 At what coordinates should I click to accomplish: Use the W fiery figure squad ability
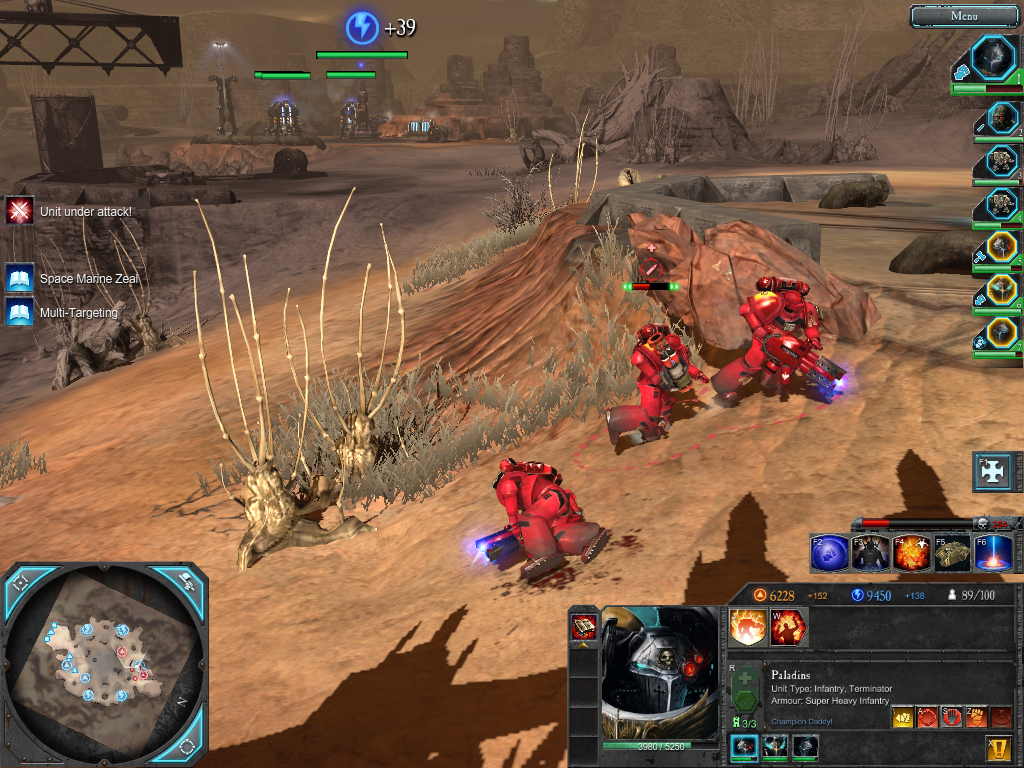(x=788, y=627)
